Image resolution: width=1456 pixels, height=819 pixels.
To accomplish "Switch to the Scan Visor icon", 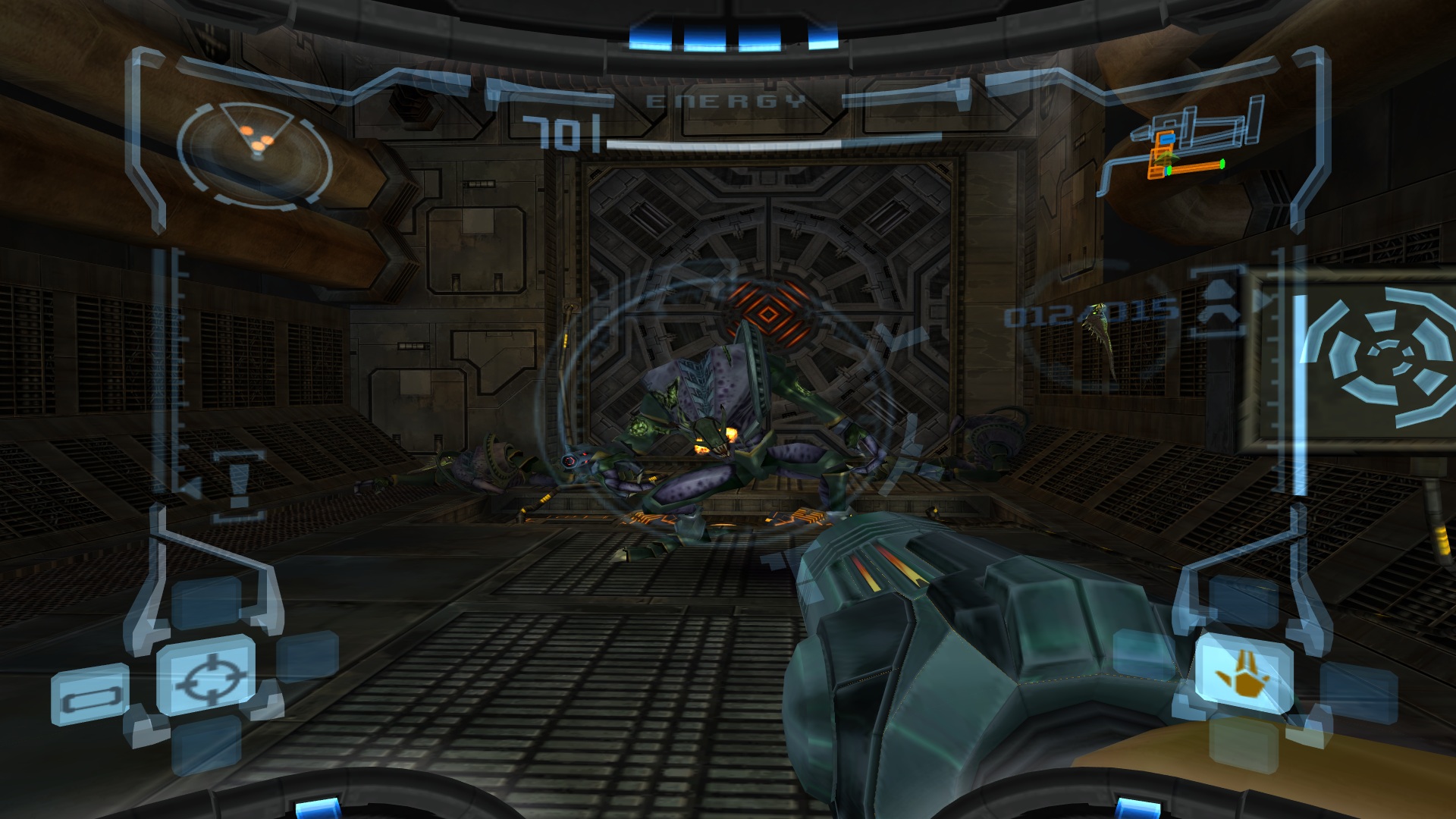I will coord(89,695).
